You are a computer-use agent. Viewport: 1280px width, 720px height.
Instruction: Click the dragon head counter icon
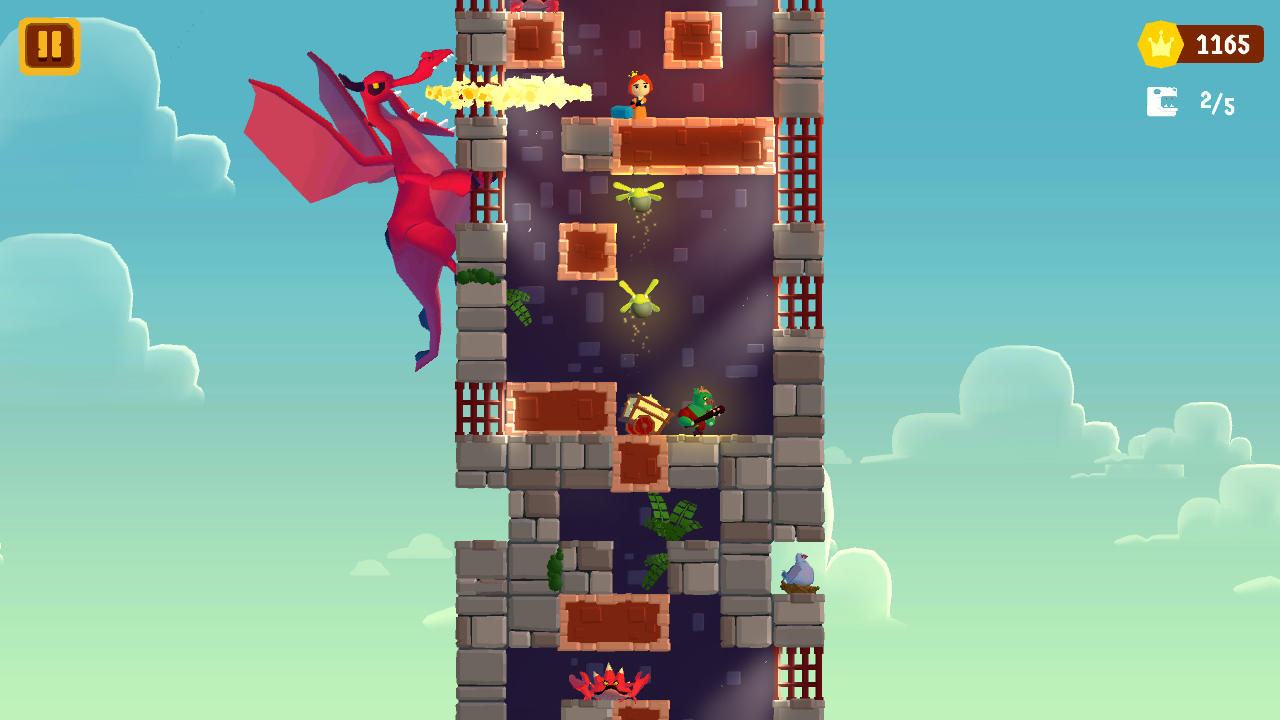[1160, 100]
